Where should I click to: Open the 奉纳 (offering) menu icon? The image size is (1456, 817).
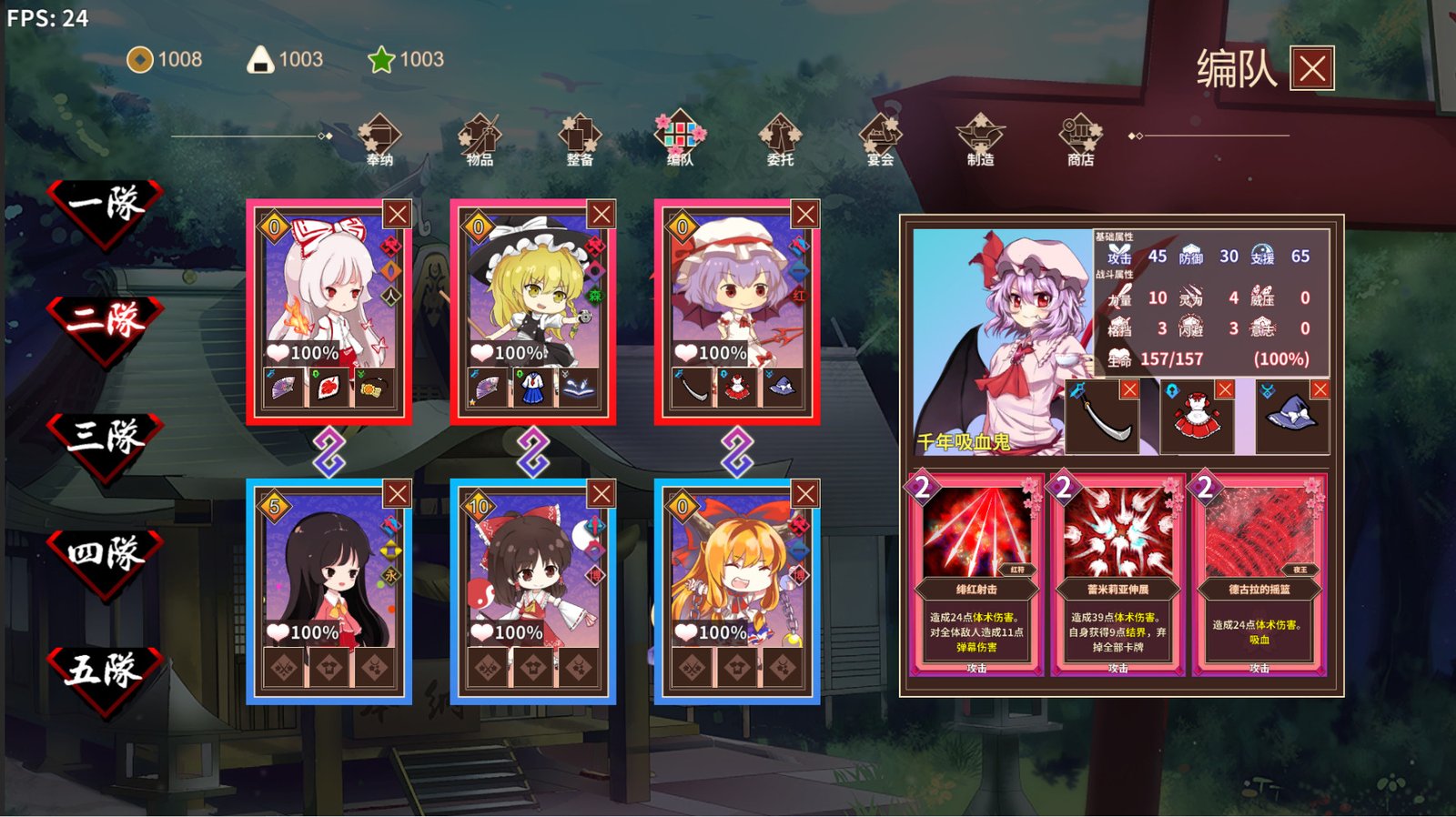pos(379,136)
